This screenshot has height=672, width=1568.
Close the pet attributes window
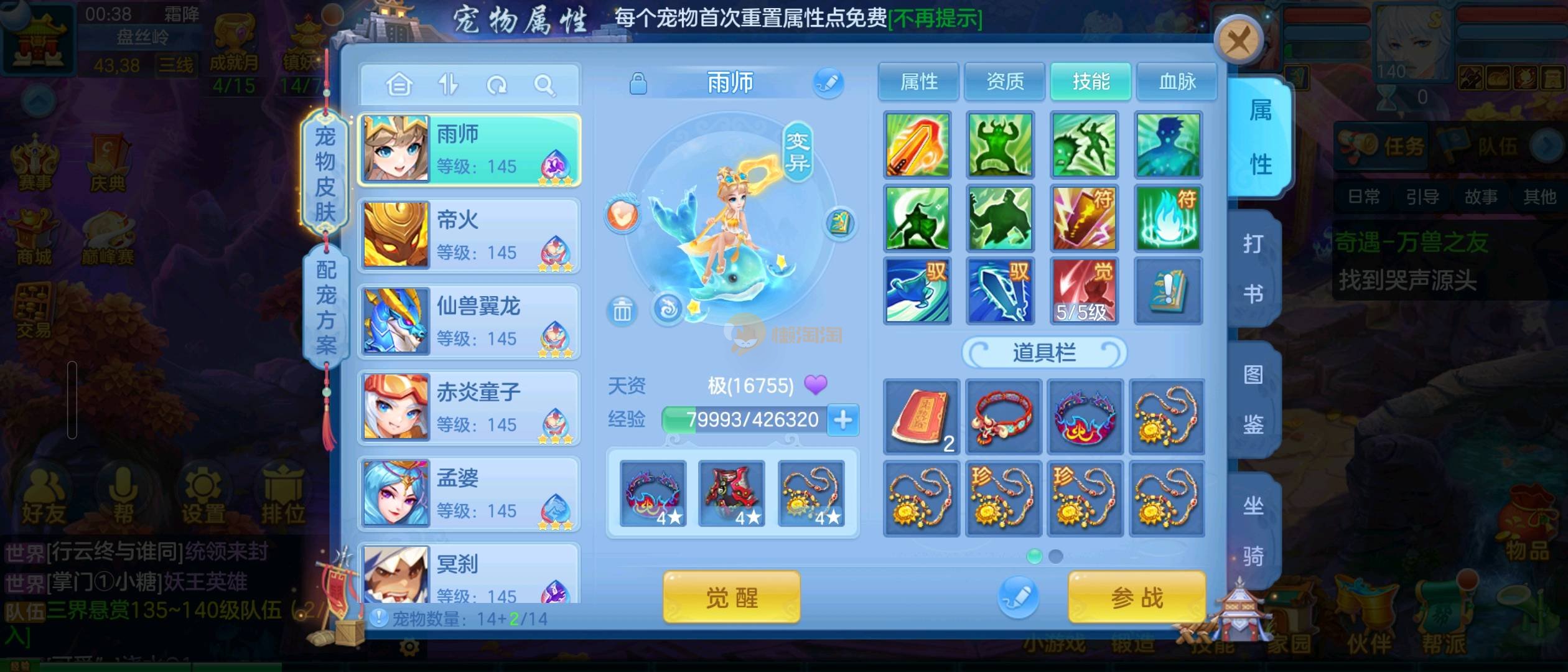click(1238, 41)
